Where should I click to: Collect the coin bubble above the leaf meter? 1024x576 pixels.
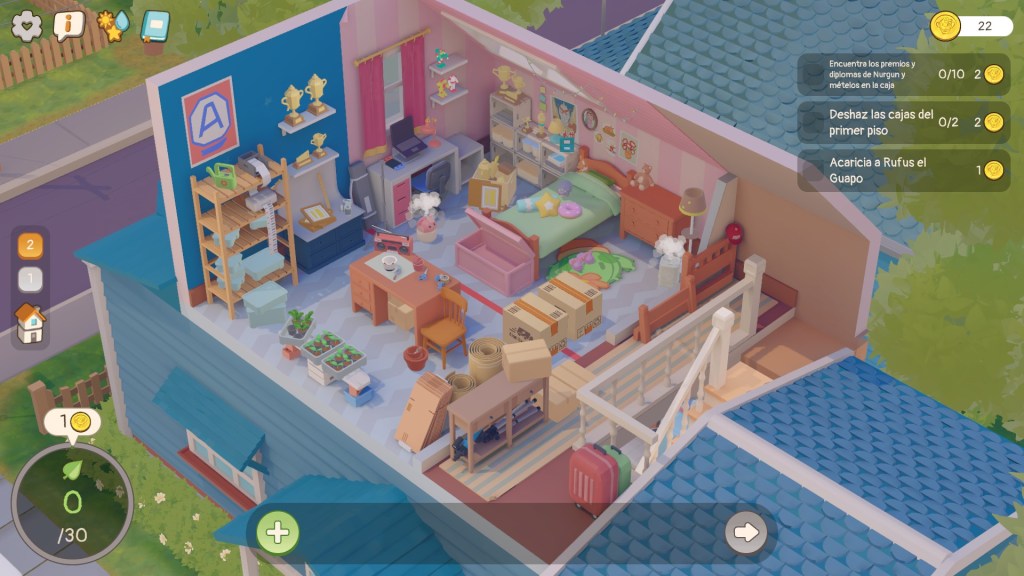tap(72, 423)
